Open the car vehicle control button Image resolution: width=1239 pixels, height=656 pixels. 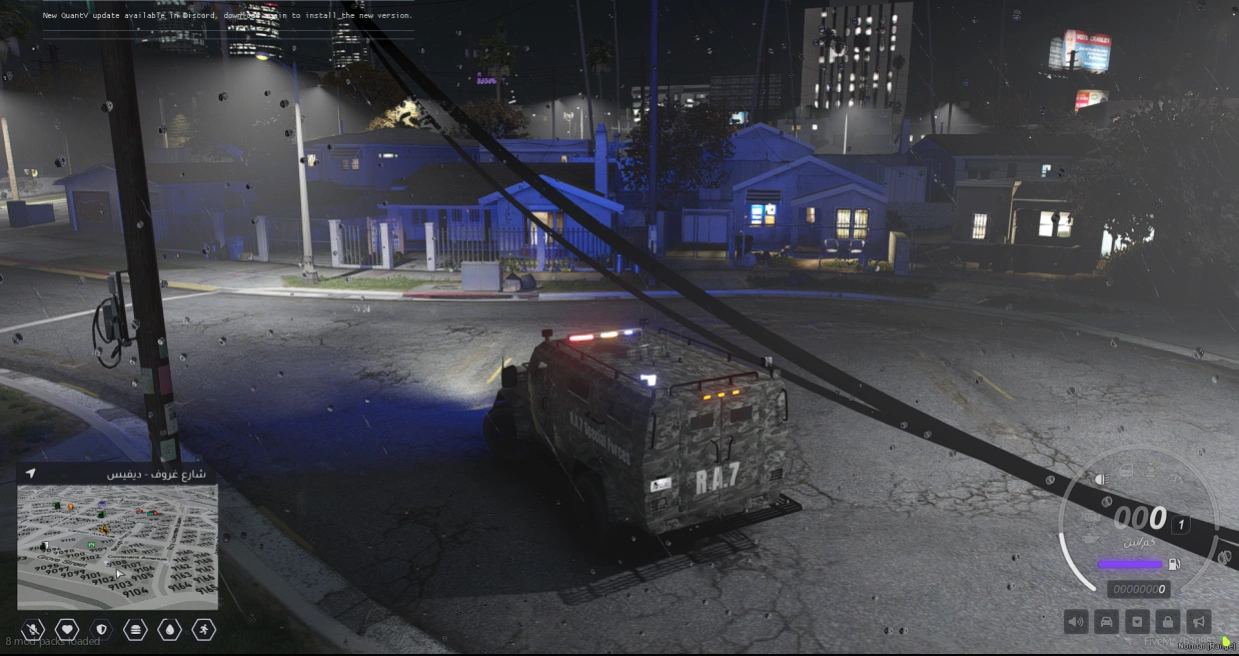[1107, 622]
